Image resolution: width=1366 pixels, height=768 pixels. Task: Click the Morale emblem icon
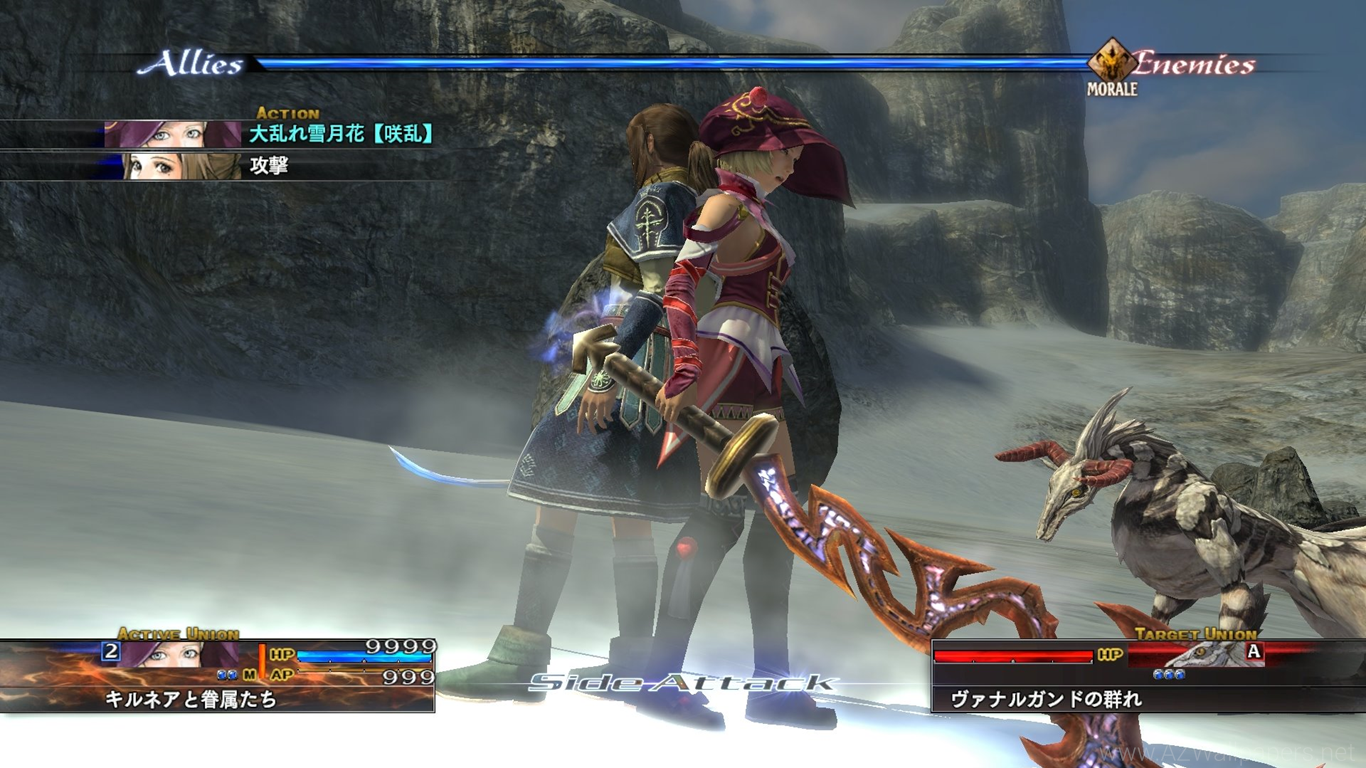point(1112,62)
